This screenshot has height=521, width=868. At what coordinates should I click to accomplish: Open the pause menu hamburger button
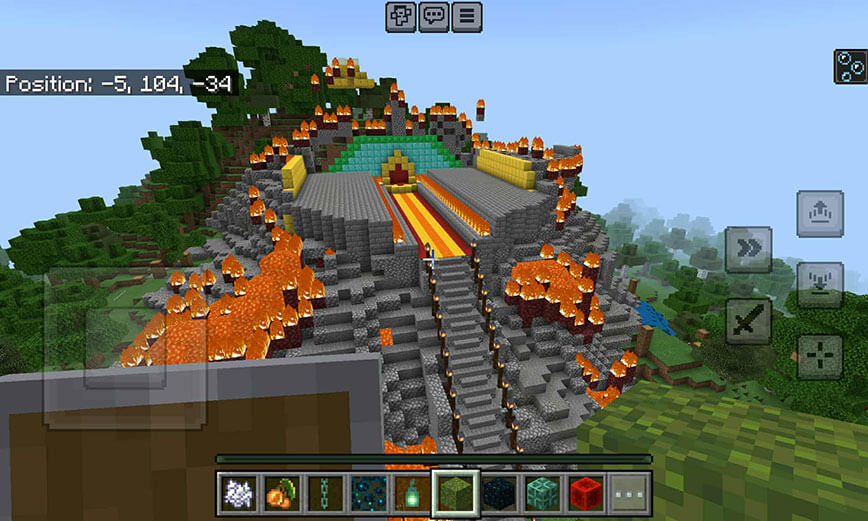click(467, 17)
